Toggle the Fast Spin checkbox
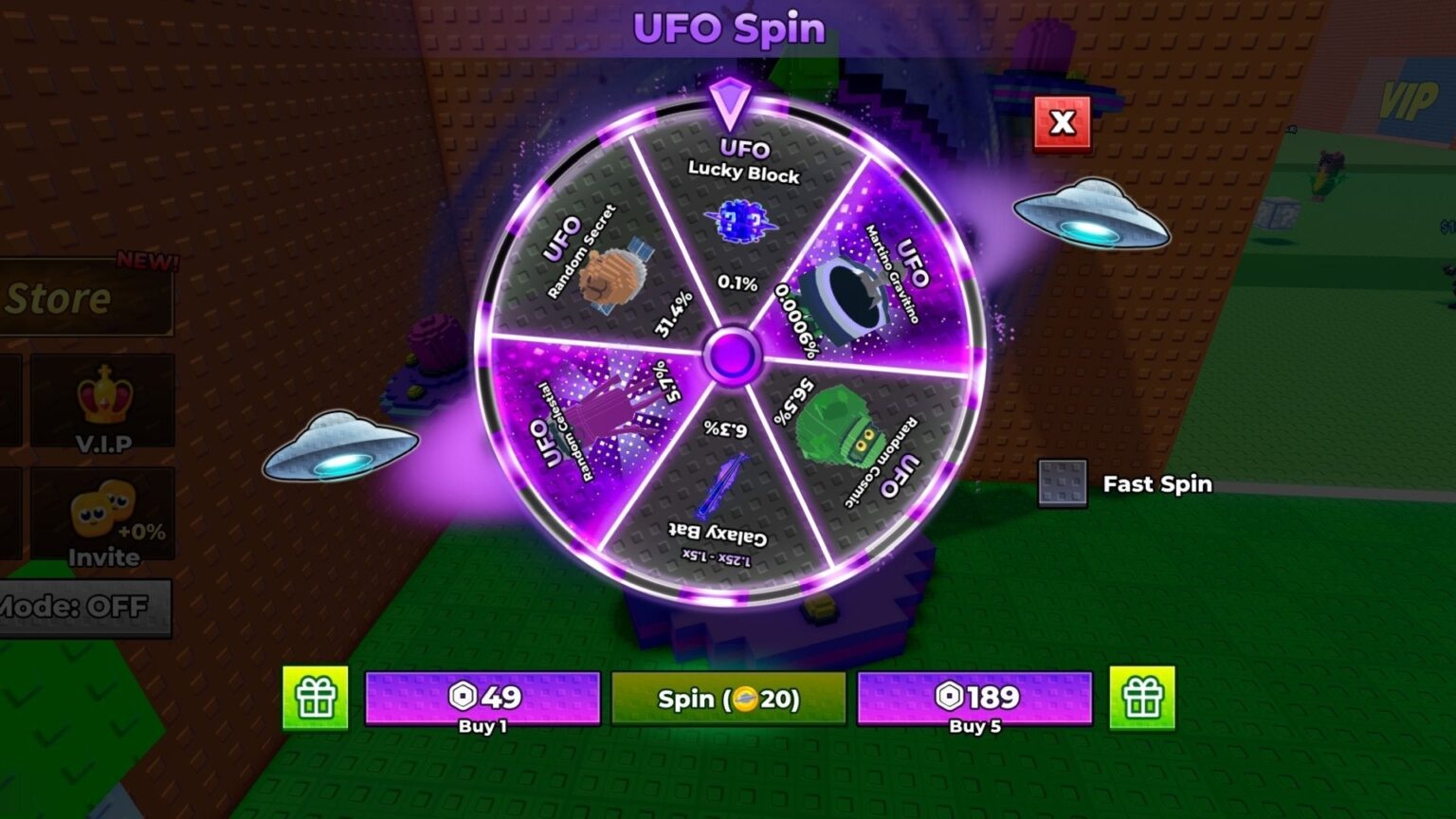The width and height of the screenshot is (1456, 819). click(x=1062, y=483)
